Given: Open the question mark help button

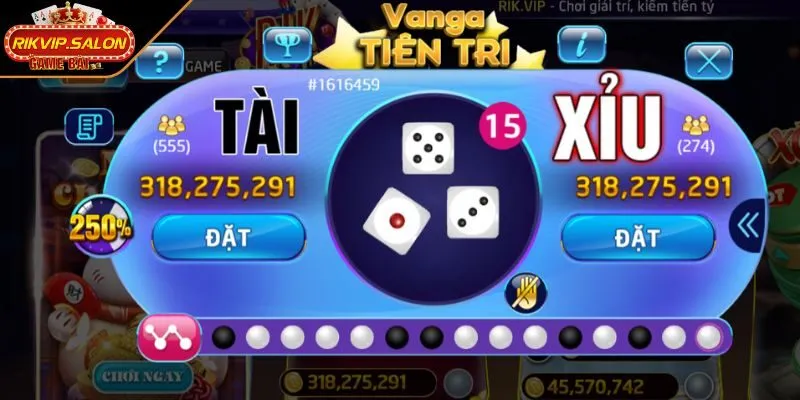Looking at the screenshot, I should point(160,62).
